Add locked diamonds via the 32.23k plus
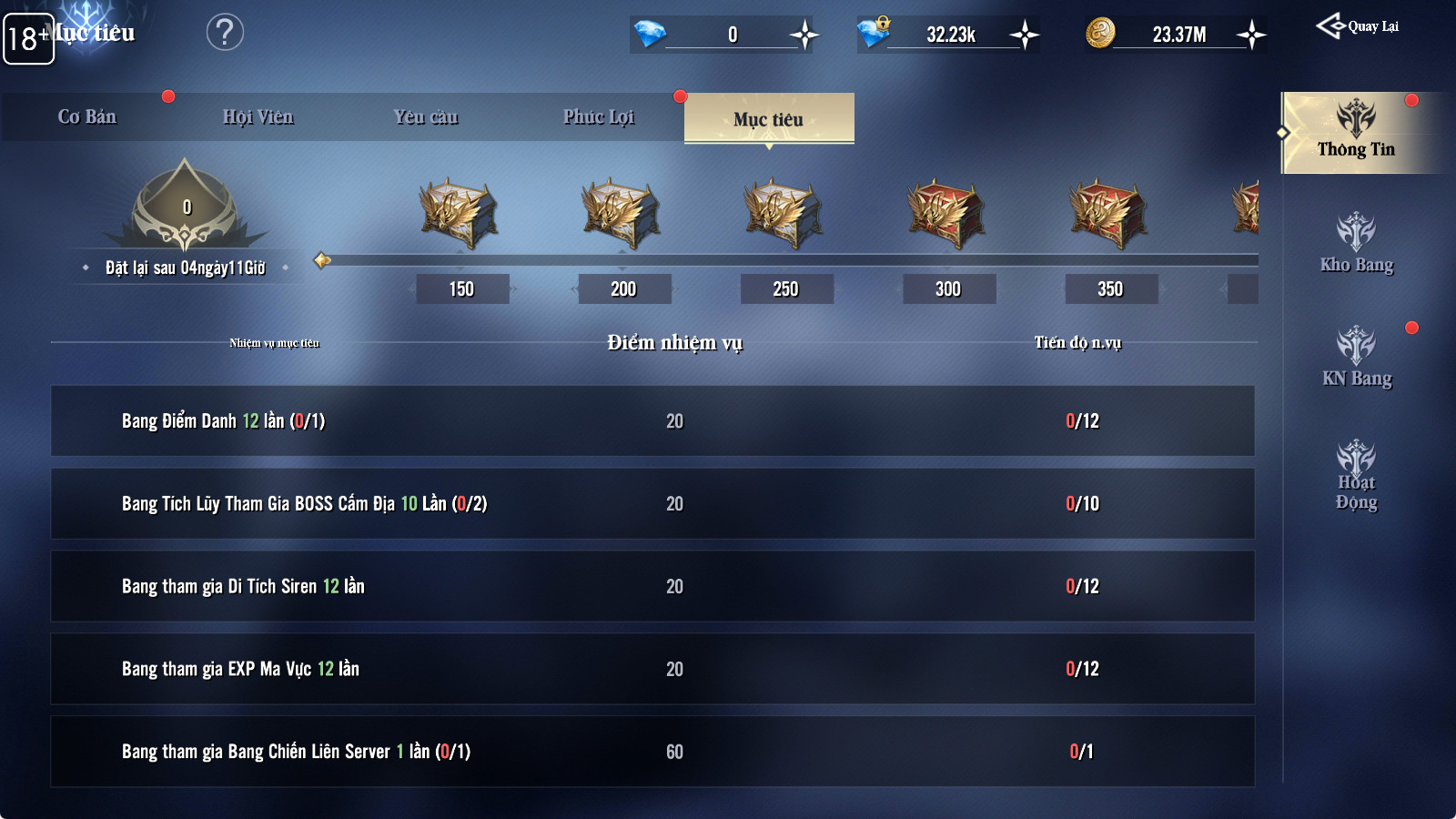The width and height of the screenshot is (1456, 819). (x=1025, y=35)
